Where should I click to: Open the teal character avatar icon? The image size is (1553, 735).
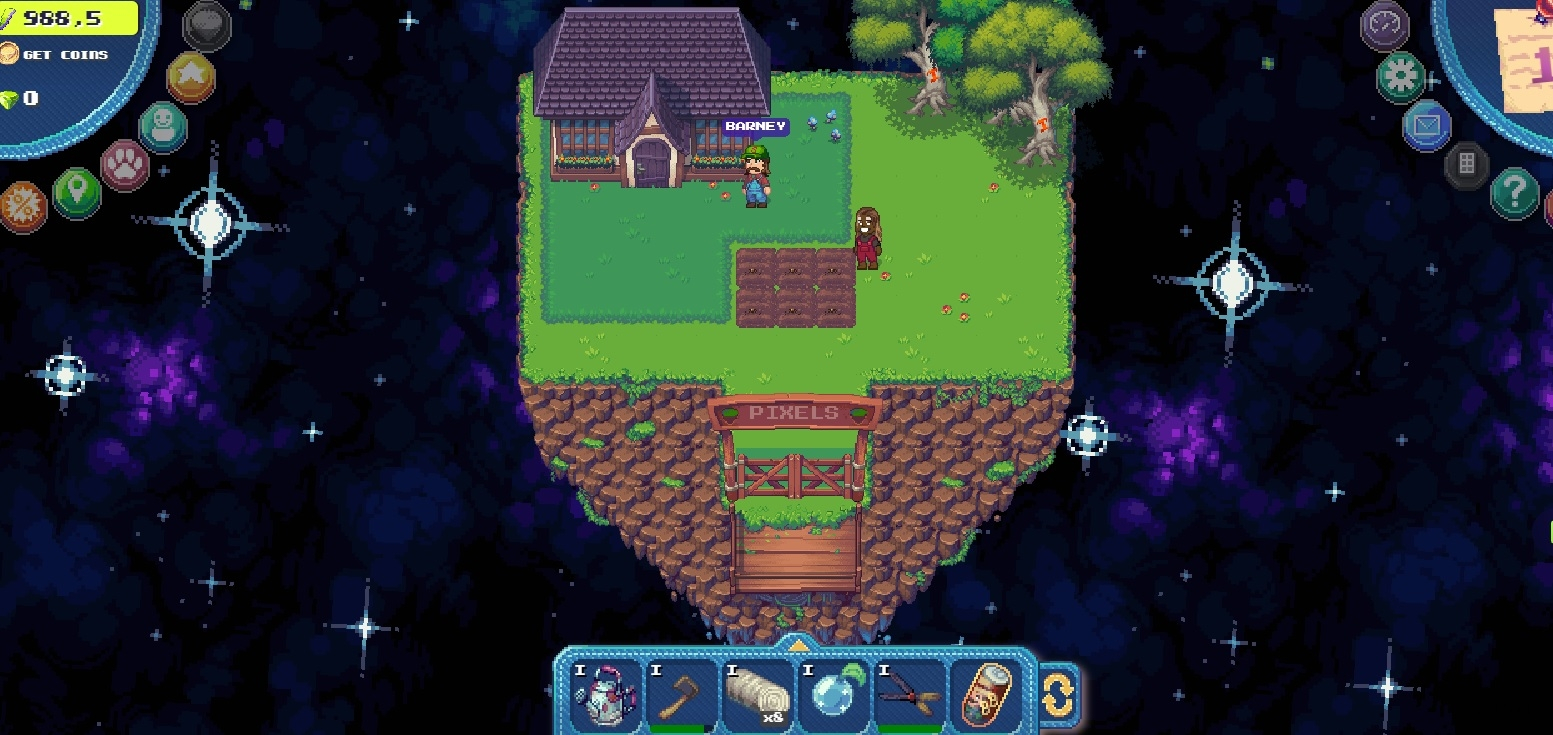coord(162,127)
